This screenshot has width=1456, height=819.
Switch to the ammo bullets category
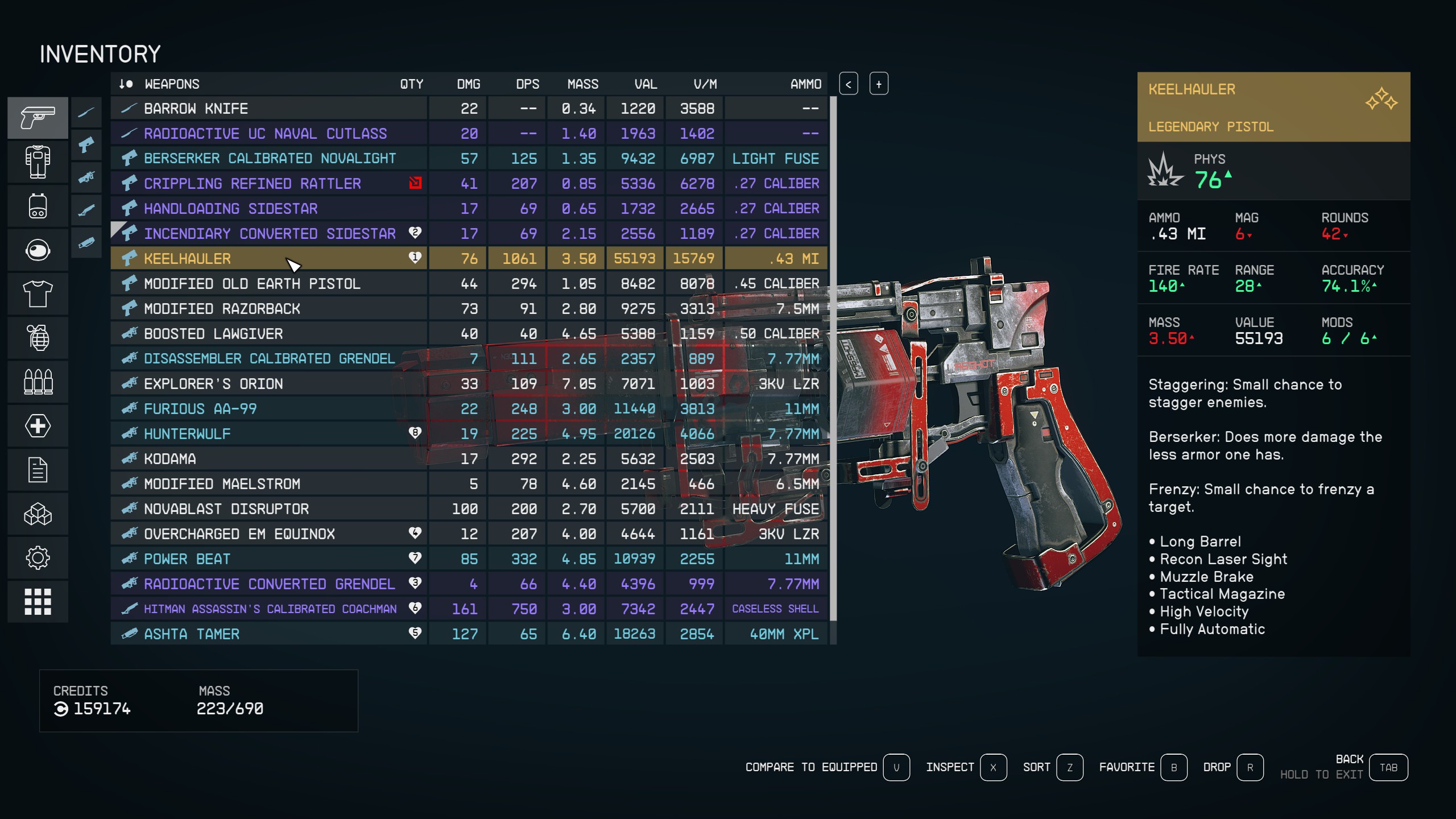pyautogui.click(x=38, y=382)
